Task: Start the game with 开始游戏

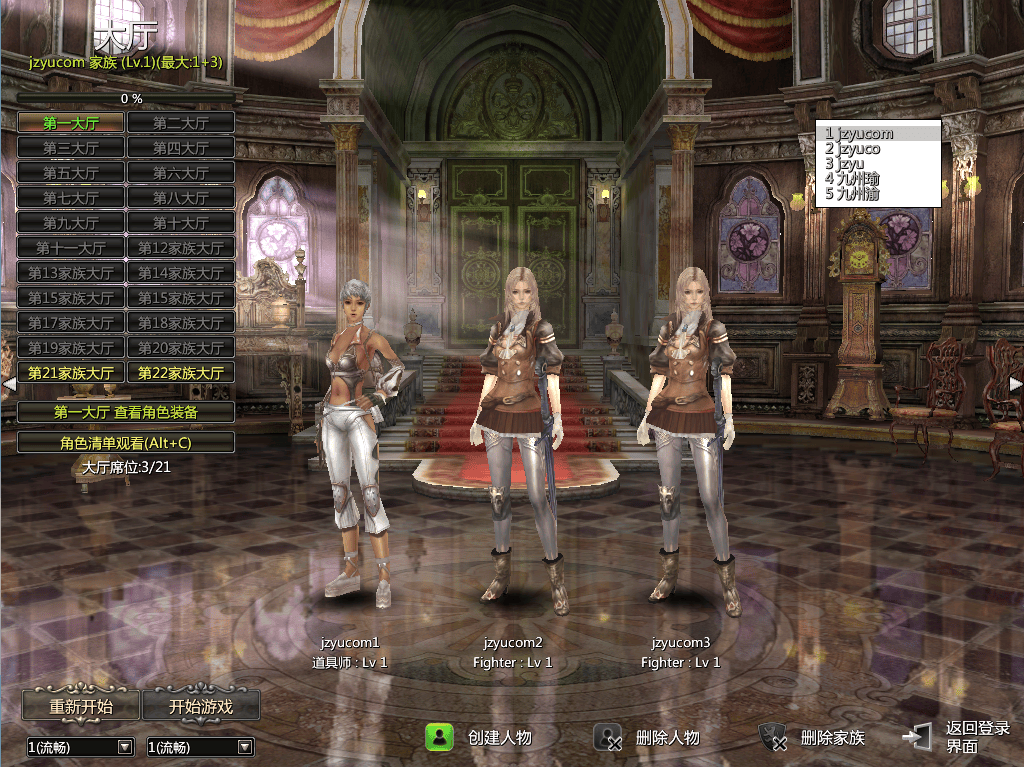Action: 201,706
